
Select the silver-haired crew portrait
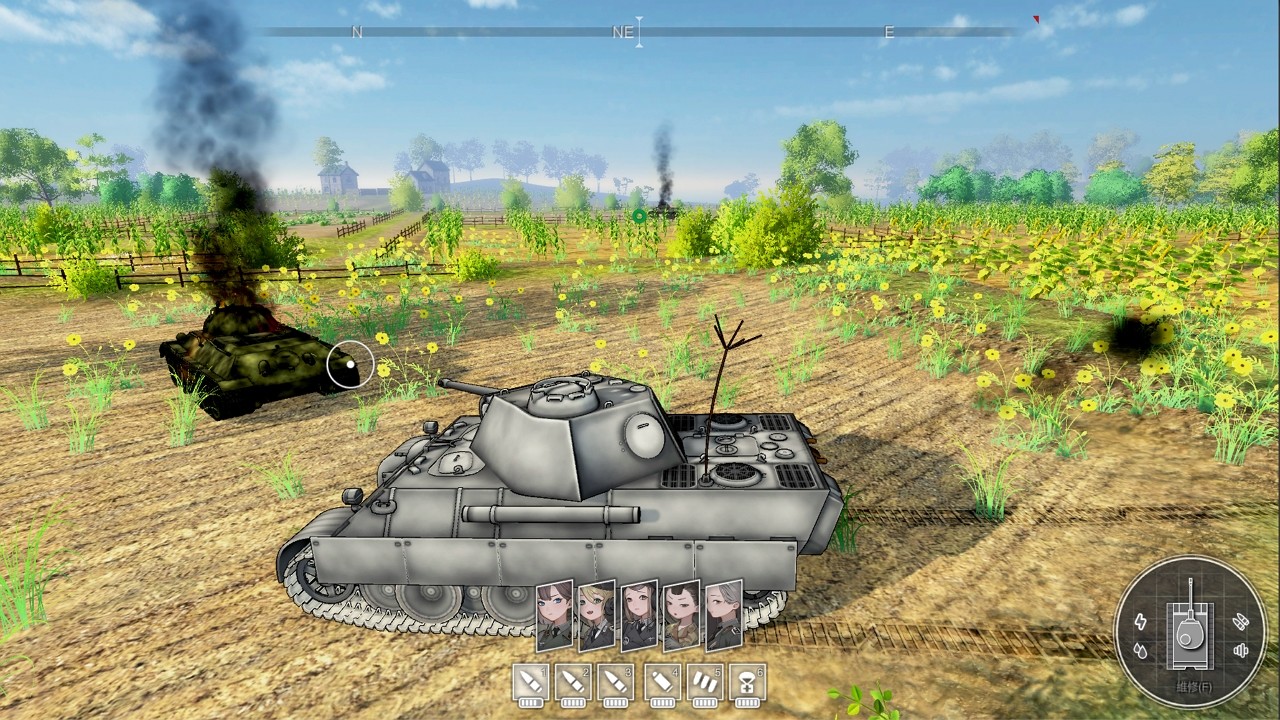[724, 616]
